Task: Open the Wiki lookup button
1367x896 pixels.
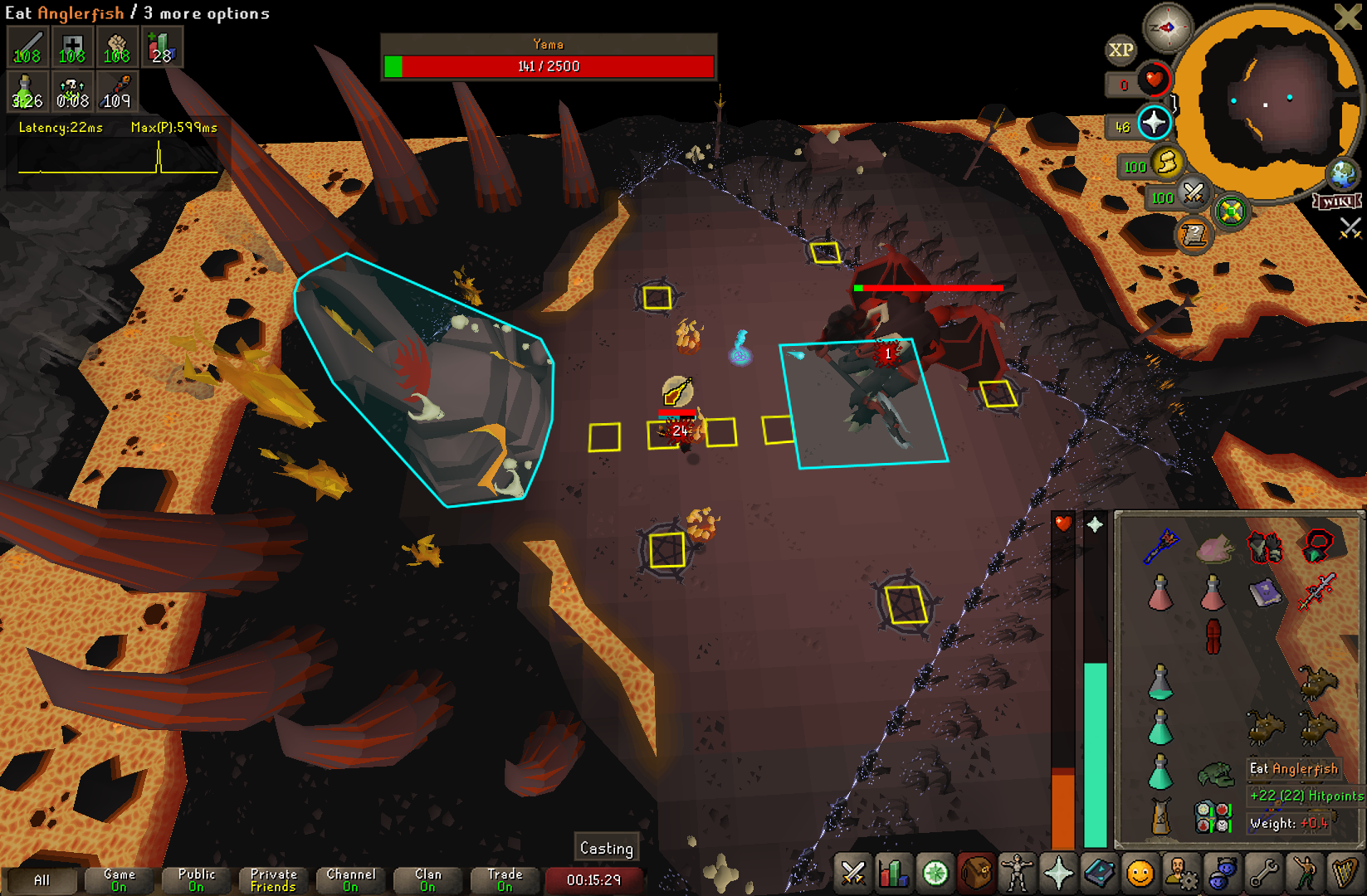Action: click(x=1337, y=202)
